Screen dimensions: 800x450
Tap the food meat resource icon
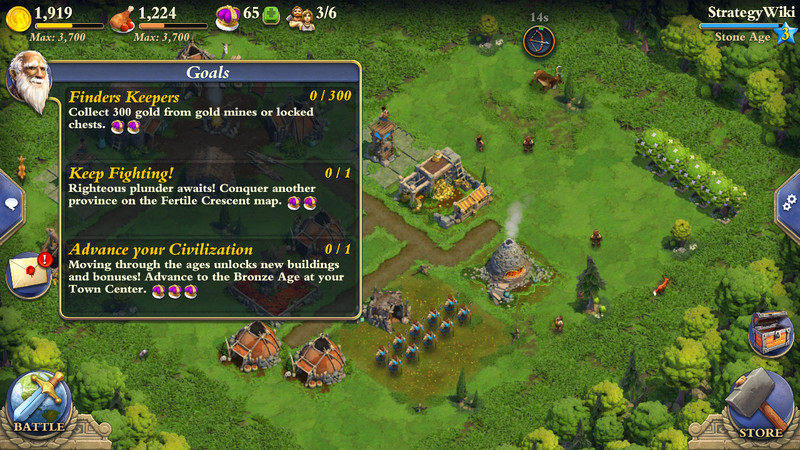click(x=121, y=16)
